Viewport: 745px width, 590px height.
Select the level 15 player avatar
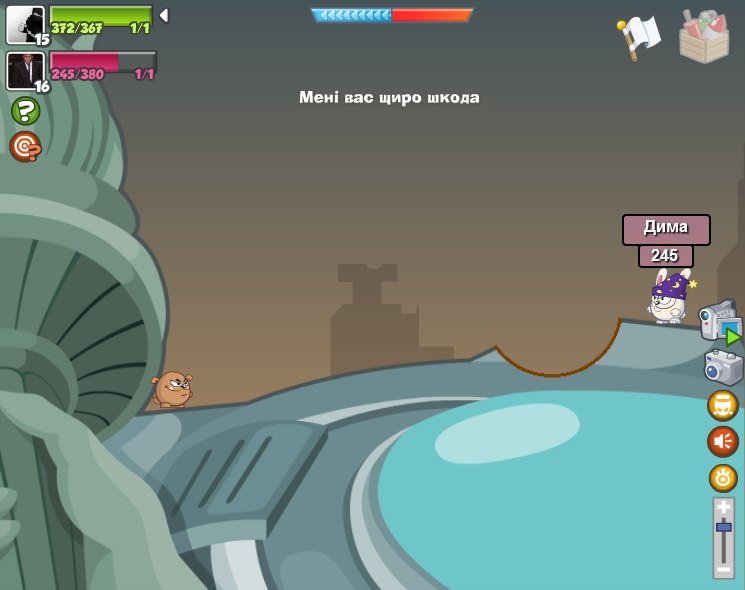click(25, 24)
